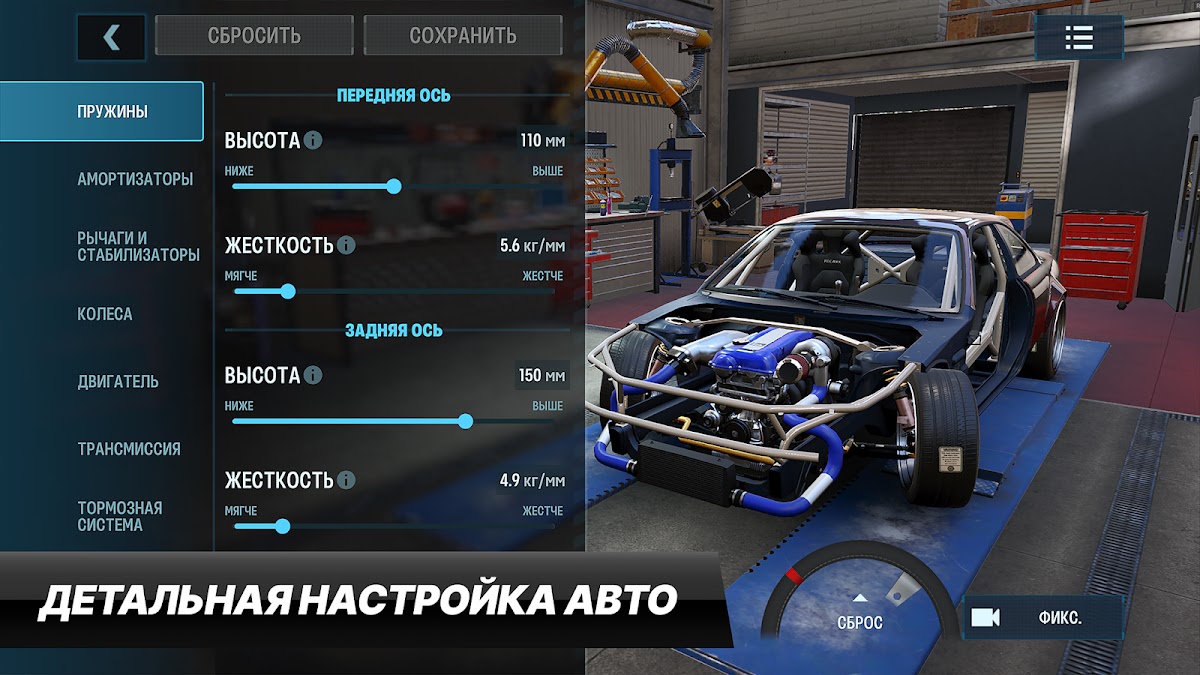Save settings with Сохранить button

(x=463, y=36)
